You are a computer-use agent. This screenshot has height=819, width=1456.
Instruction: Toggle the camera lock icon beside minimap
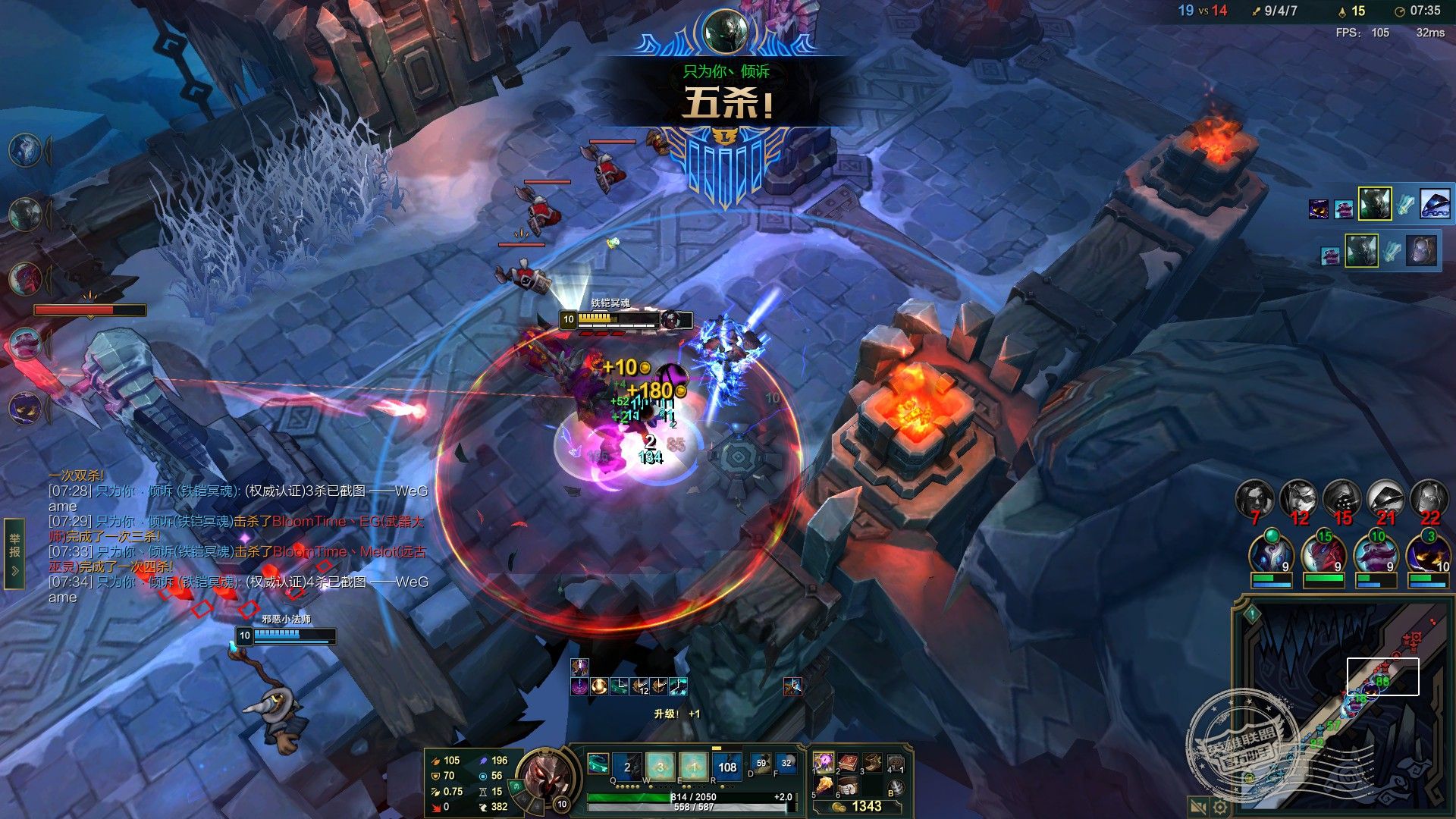pyautogui.click(x=1198, y=807)
